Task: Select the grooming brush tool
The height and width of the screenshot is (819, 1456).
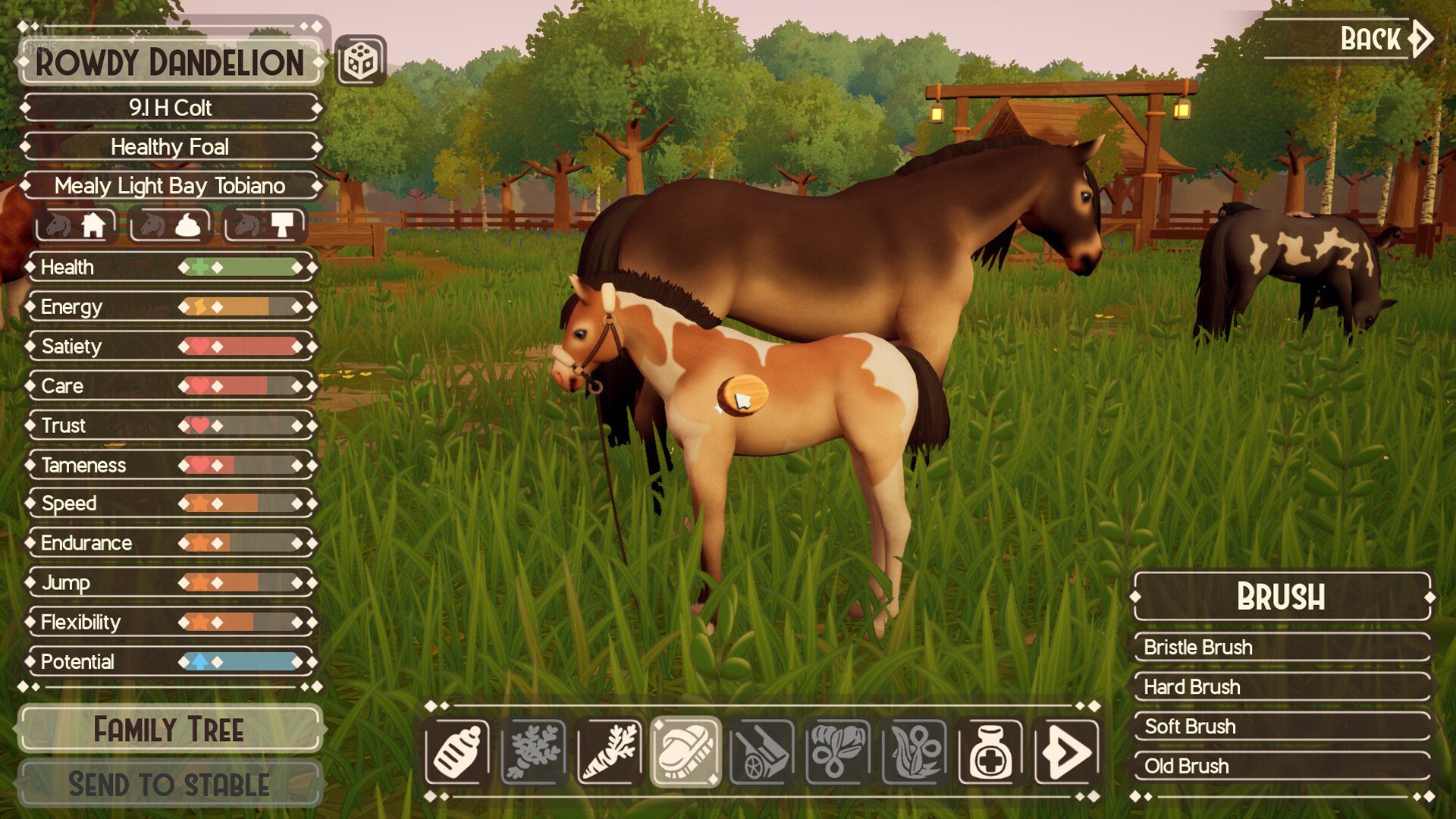Action: (x=686, y=752)
